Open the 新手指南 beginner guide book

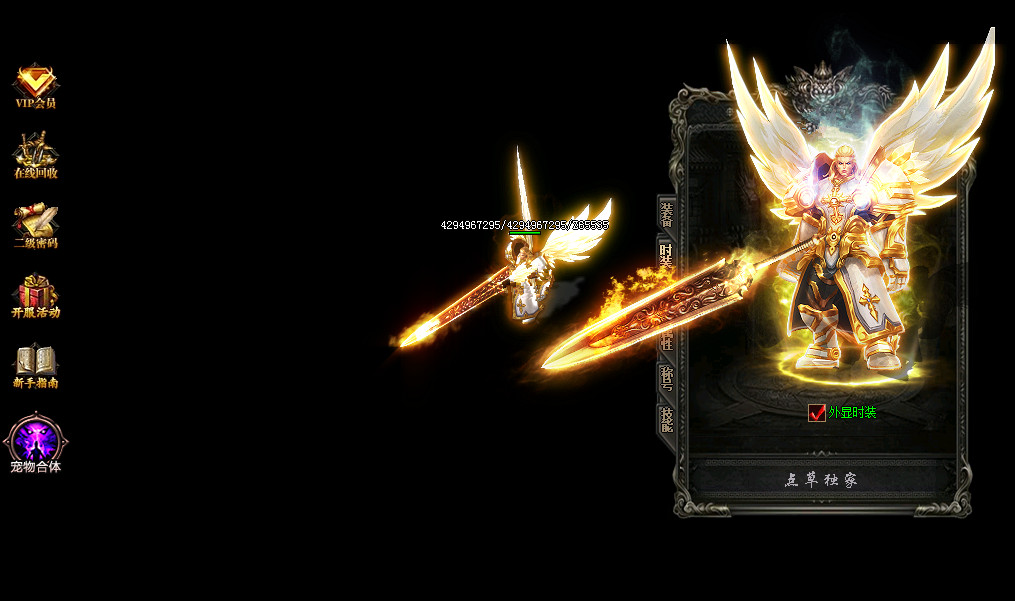click(36, 365)
